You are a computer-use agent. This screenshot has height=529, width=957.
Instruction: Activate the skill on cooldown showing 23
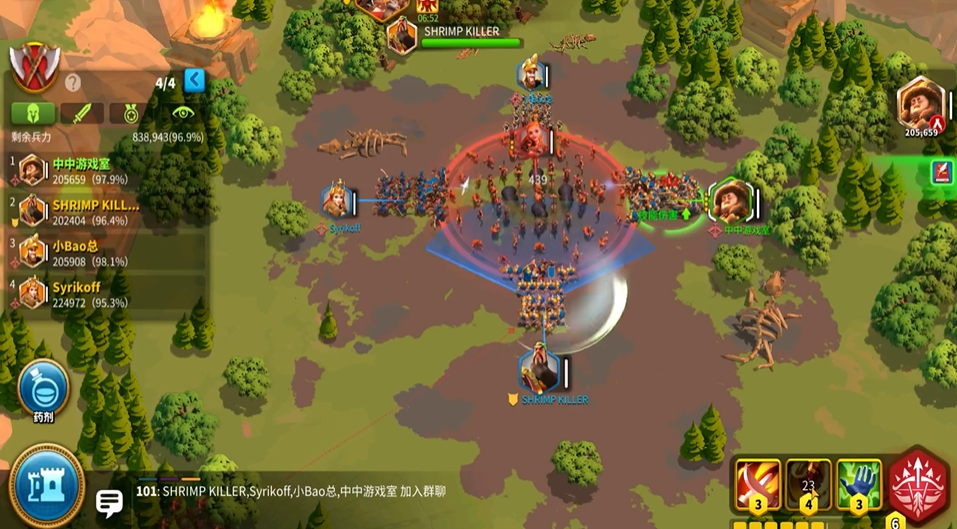[x=808, y=484]
